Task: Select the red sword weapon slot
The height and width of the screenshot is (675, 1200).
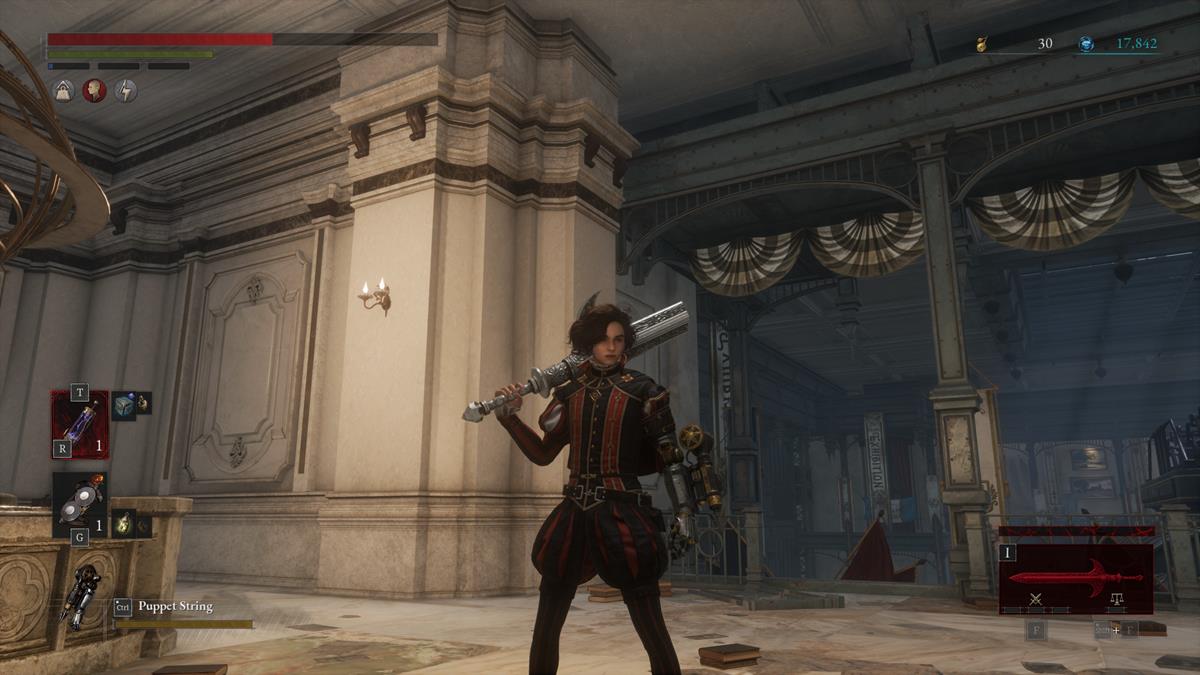Action: pos(1075,578)
